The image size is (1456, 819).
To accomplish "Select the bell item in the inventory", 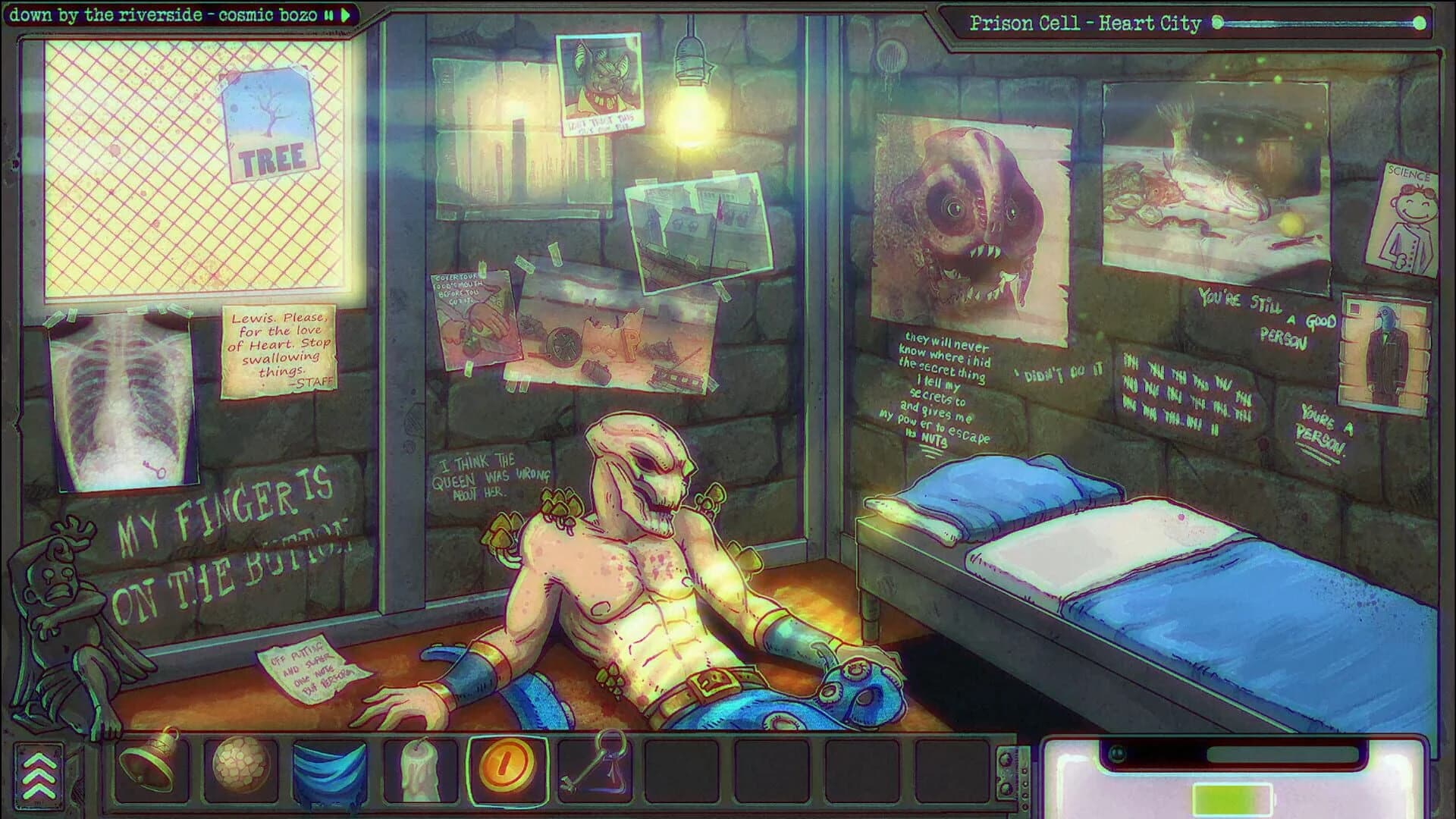I will pos(149,769).
